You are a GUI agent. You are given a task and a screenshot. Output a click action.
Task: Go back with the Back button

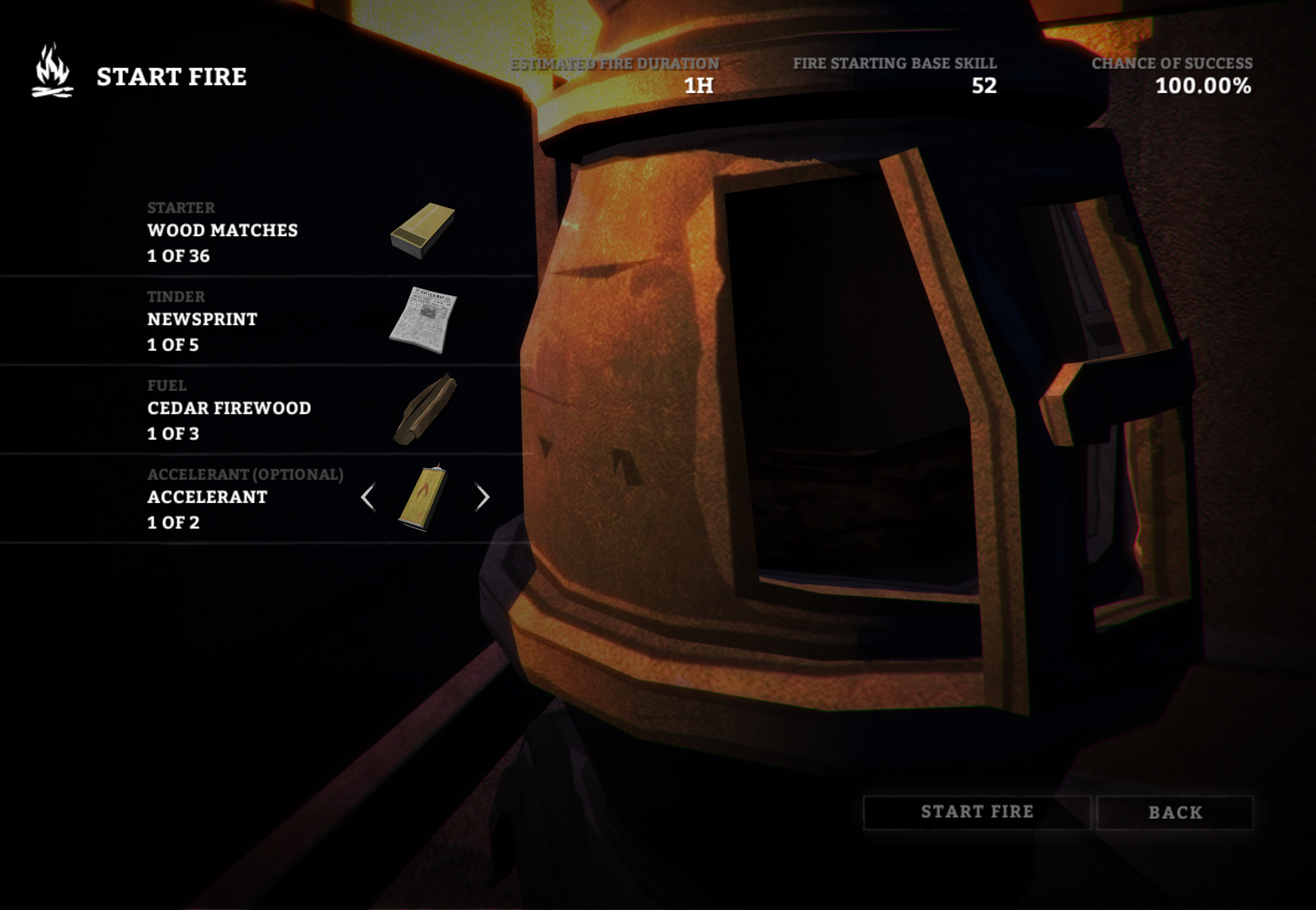click(1175, 812)
